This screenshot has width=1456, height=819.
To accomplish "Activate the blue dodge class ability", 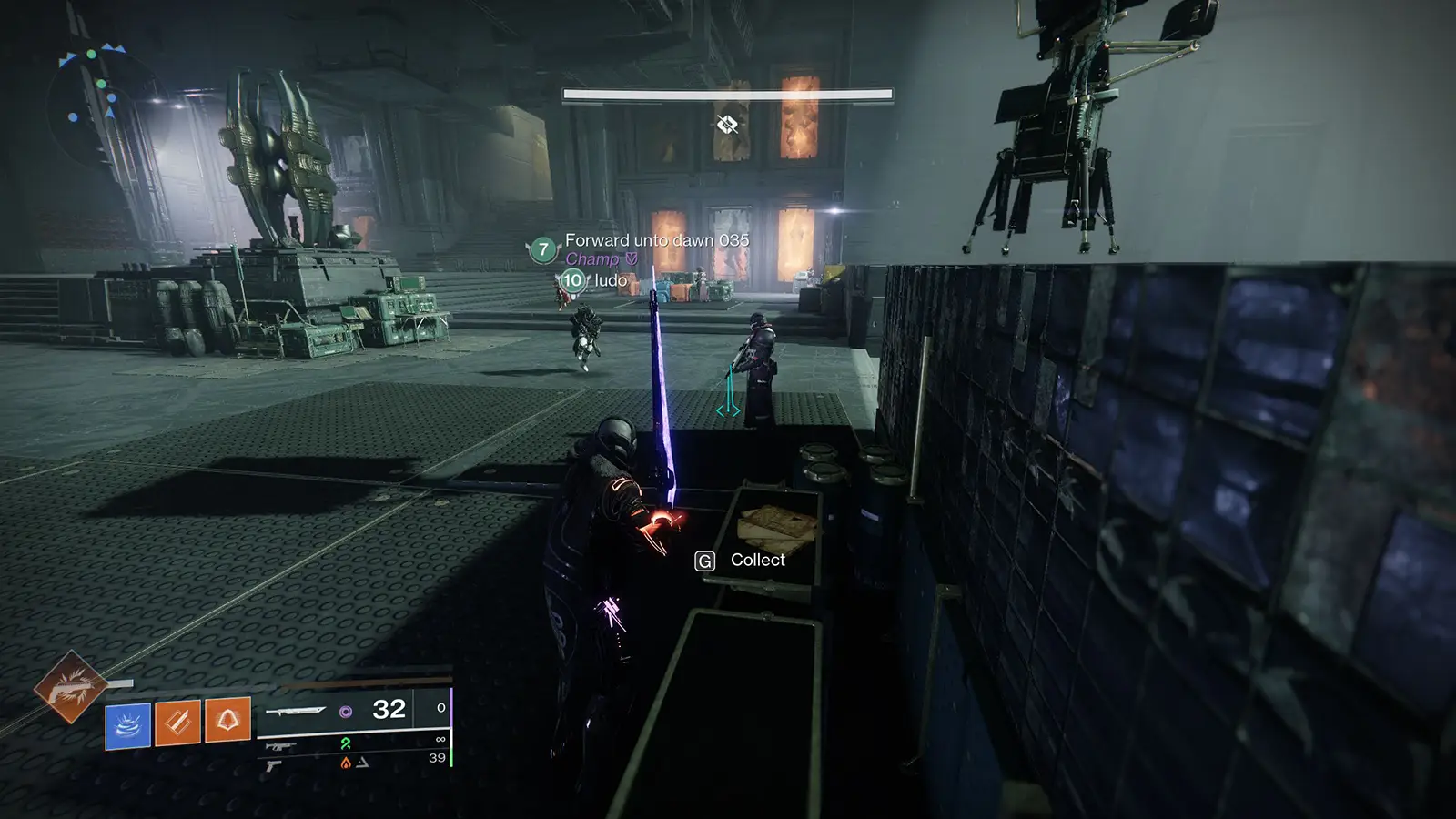I will (x=127, y=725).
